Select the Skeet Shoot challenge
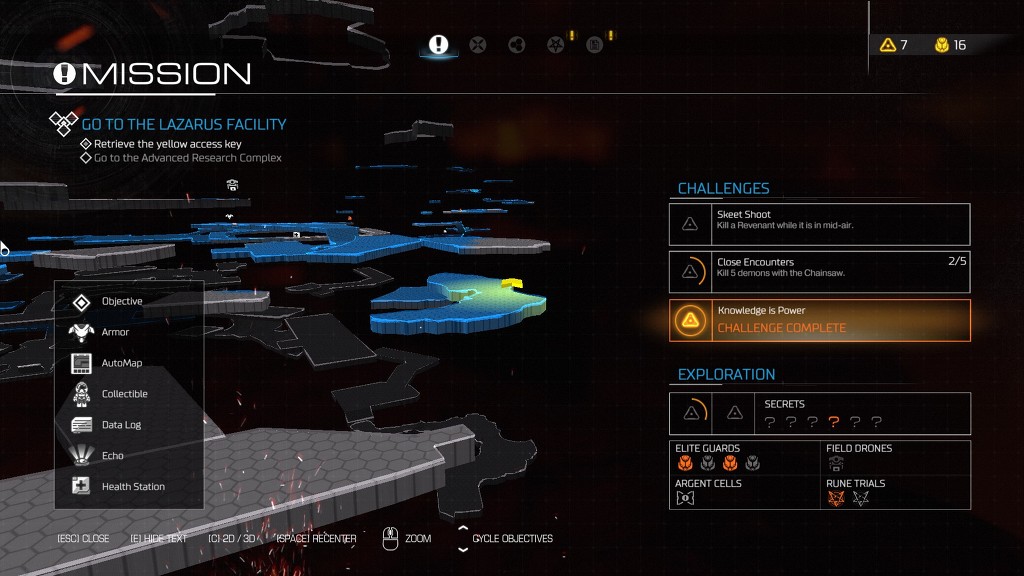The height and width of the screenshot is (576, 1024). 819,224
